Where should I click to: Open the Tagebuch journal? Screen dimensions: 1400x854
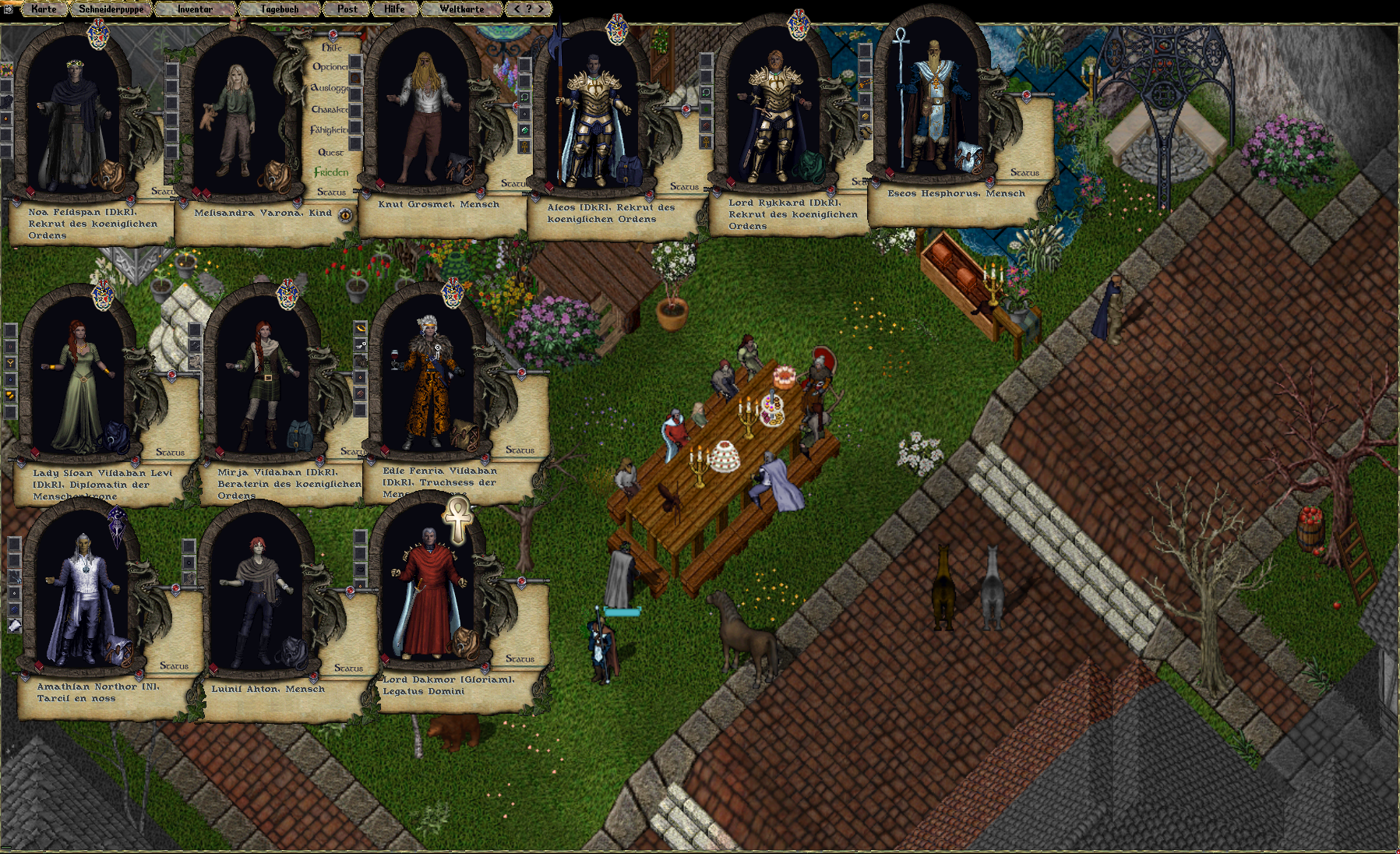[279, 9]
